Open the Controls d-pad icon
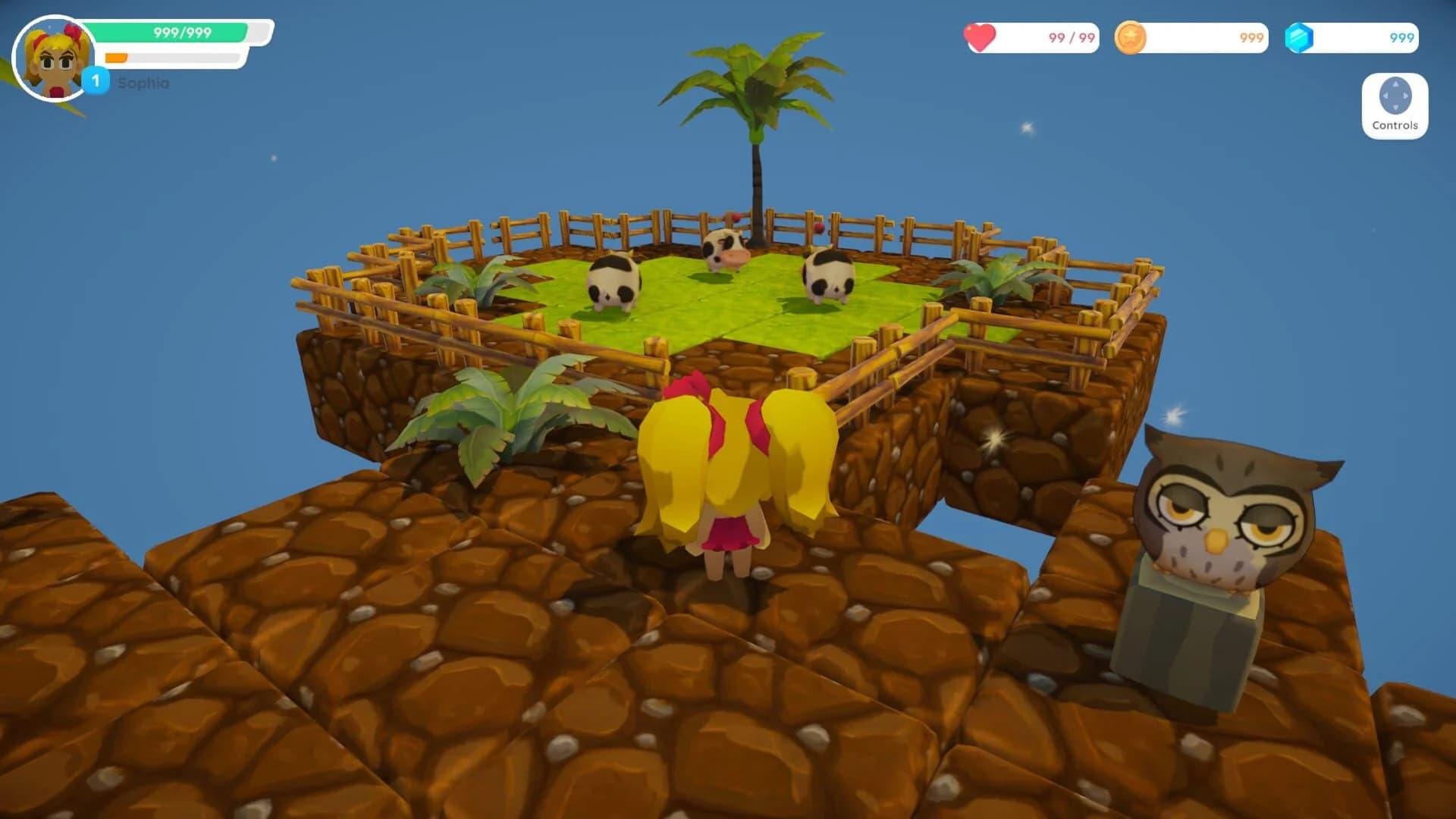 (x=1394, y=97)
